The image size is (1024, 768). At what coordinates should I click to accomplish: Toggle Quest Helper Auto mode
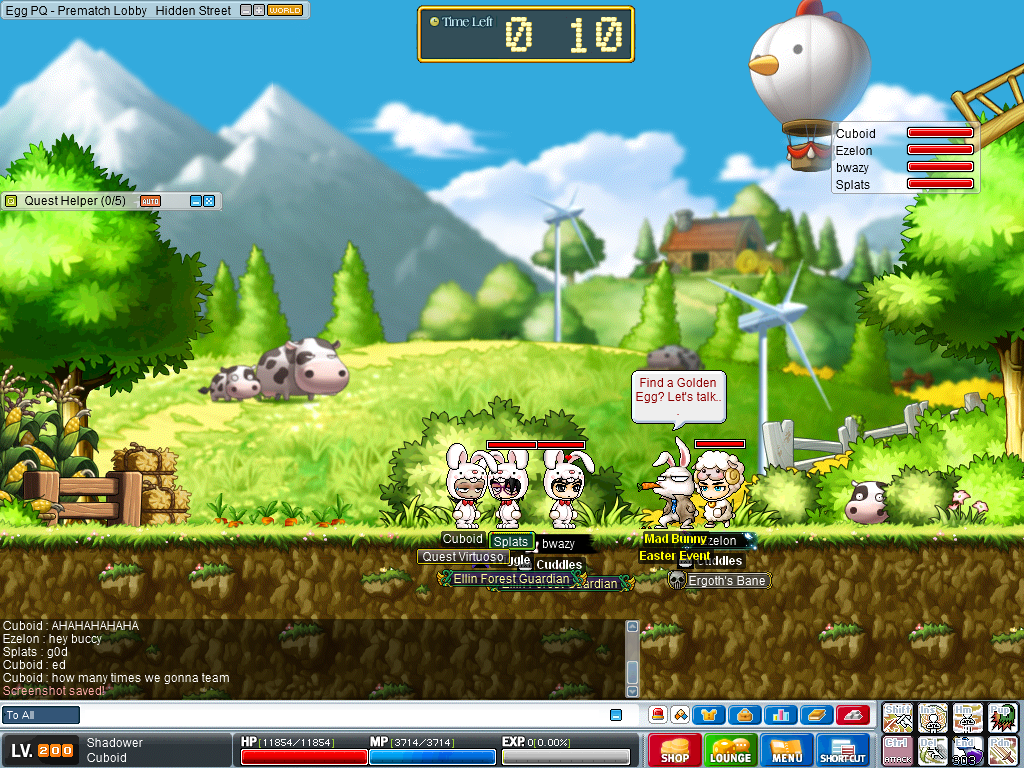[x=150, y=201]
